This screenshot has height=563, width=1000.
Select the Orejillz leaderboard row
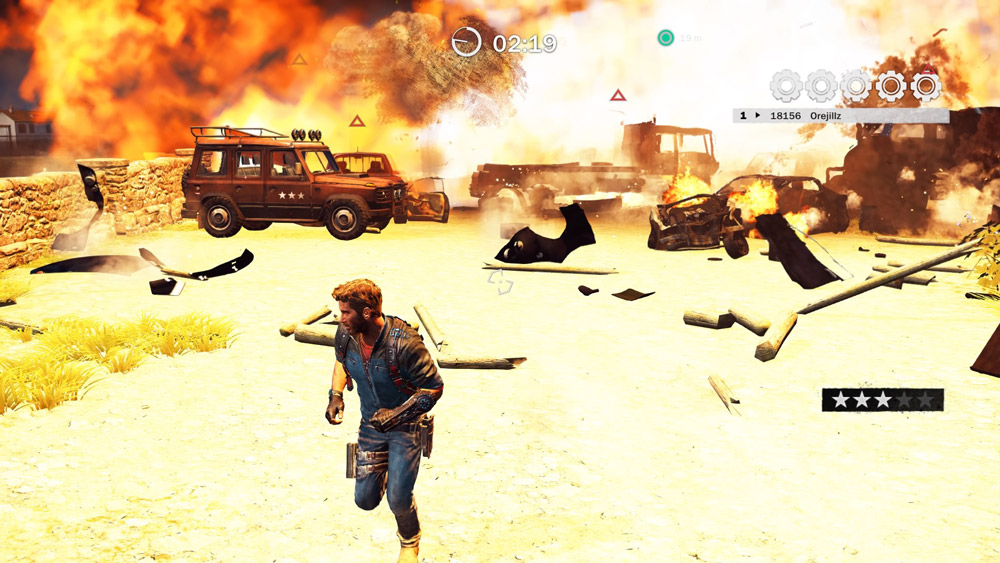[840, 115]
